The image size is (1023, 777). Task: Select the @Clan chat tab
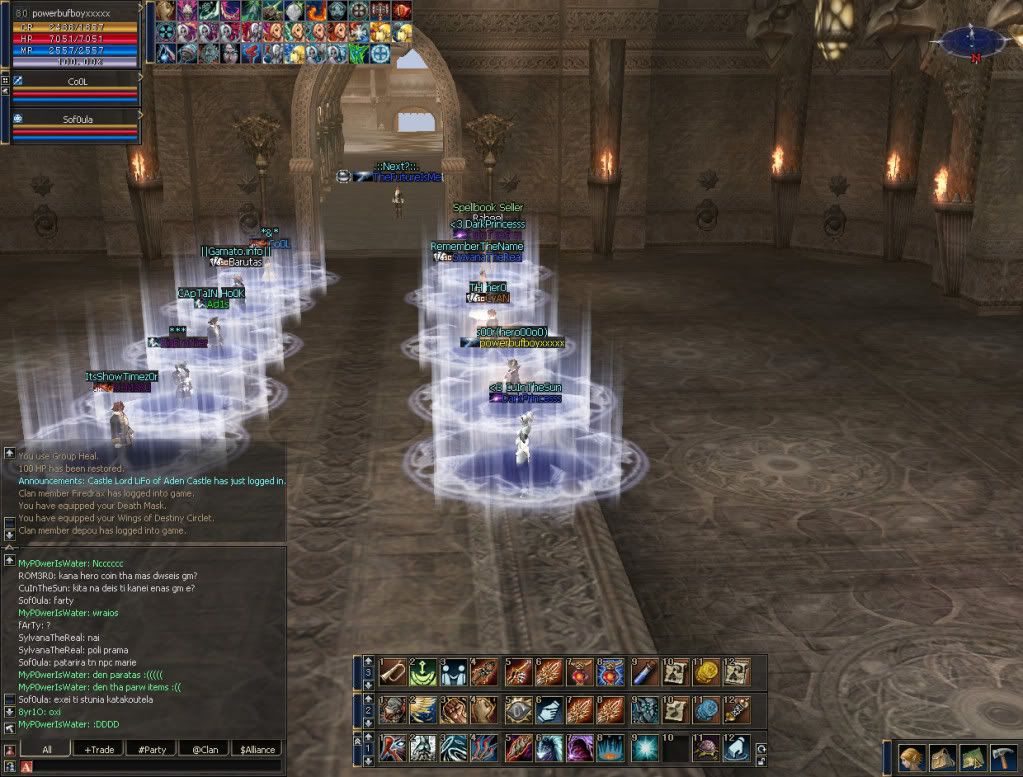point(205,749)
